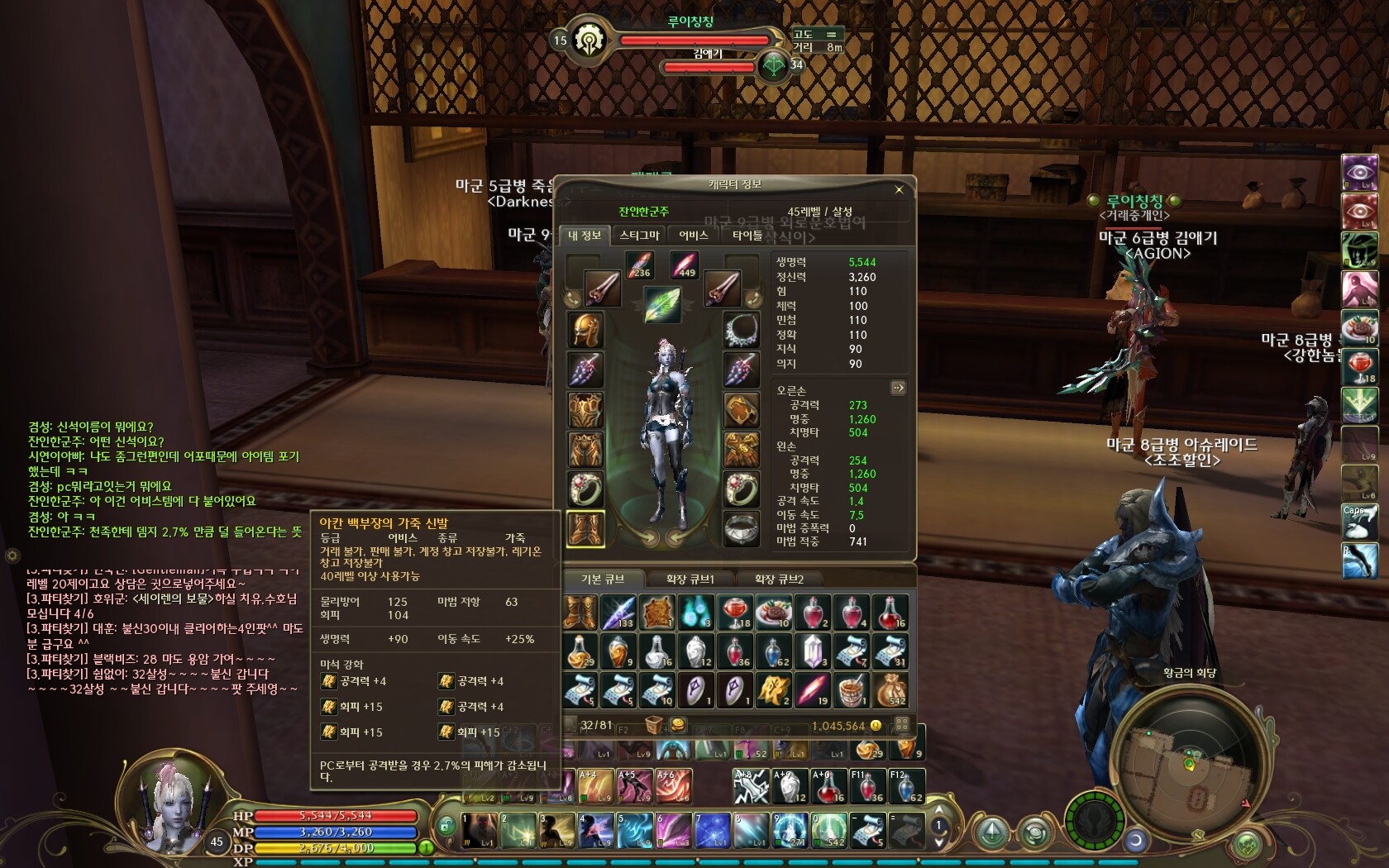This screenshot has height=868, width=1389.
Task: Click the red wine glass item
Action: (x=734, y=613)
